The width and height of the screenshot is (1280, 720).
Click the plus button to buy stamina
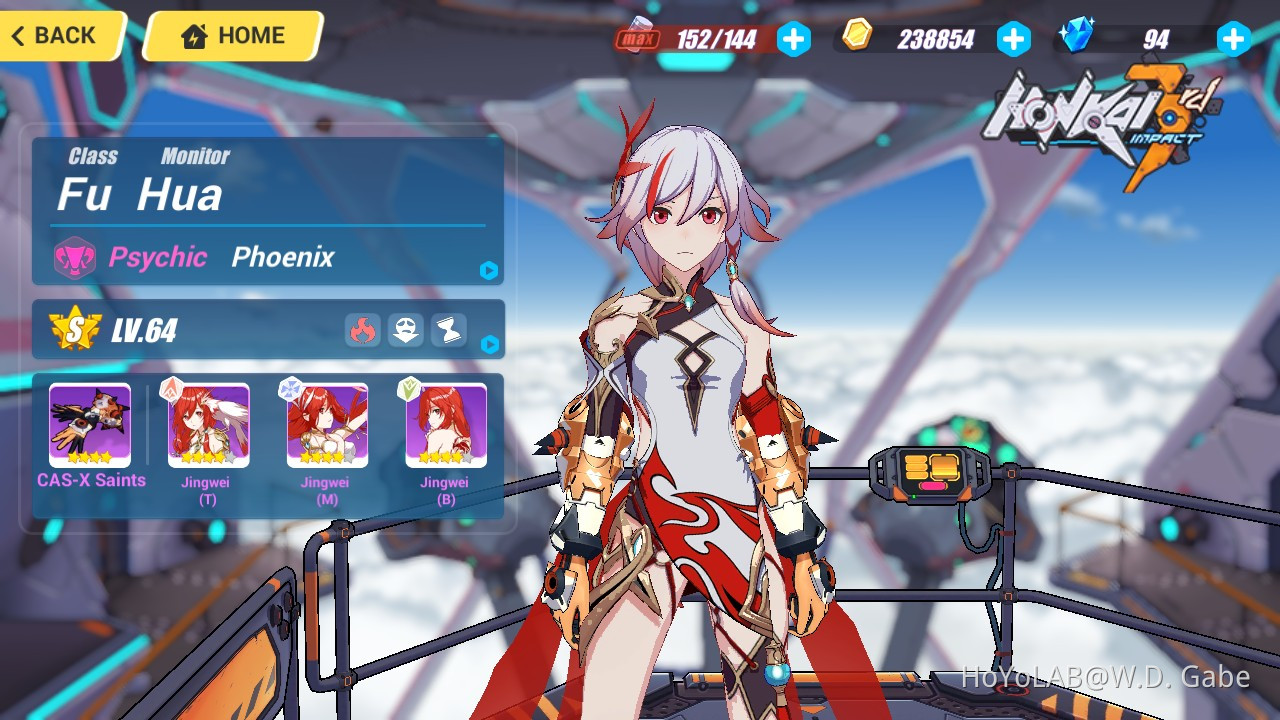pos(794,39)
